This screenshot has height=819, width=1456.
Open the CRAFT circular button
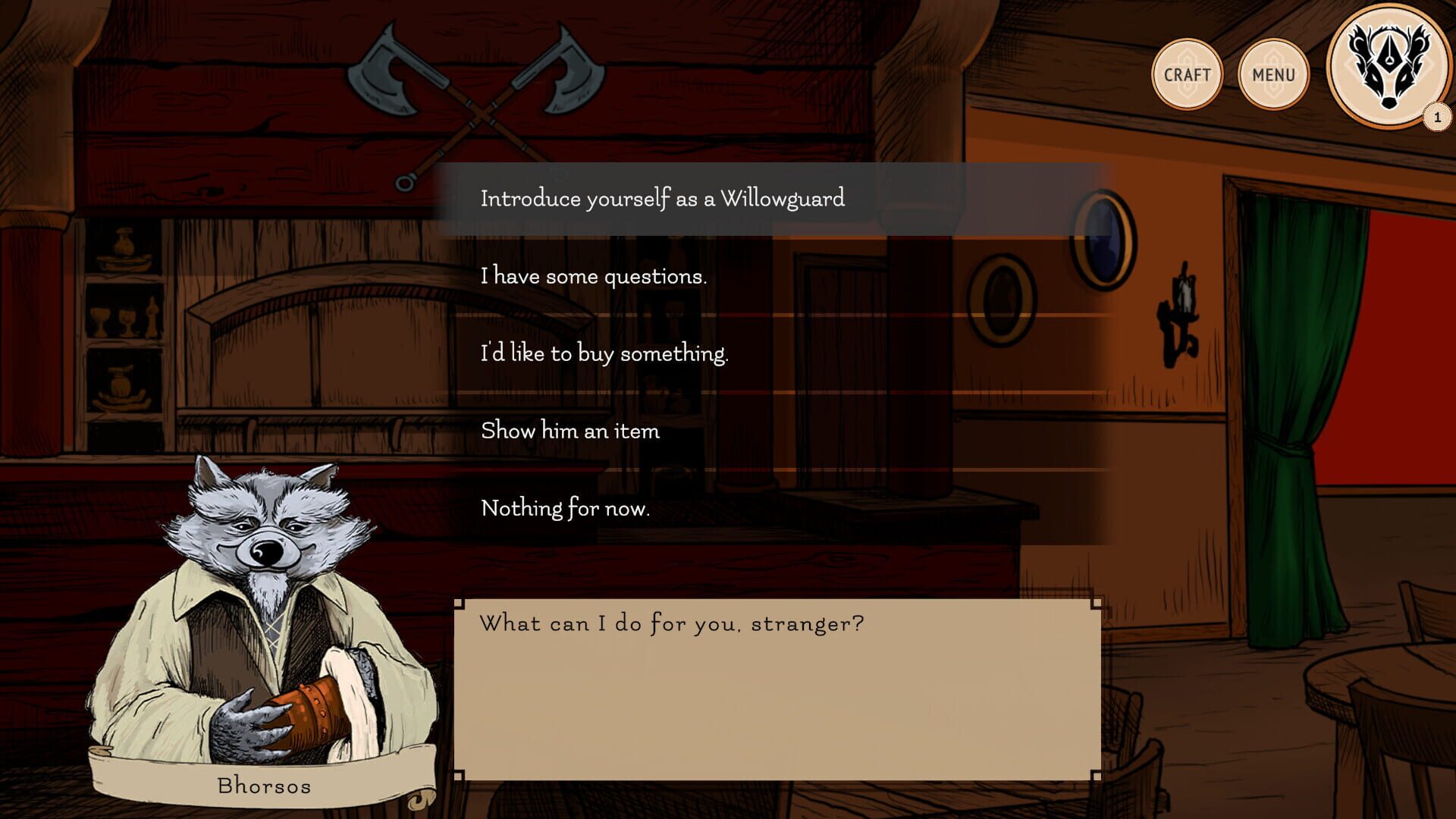coord(1188,74)
